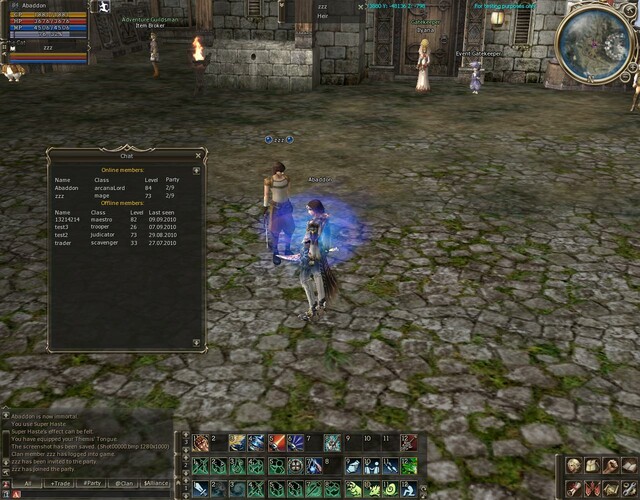The image size is (640, 500).
Task: Close the zzz target window
Action: 361,6
